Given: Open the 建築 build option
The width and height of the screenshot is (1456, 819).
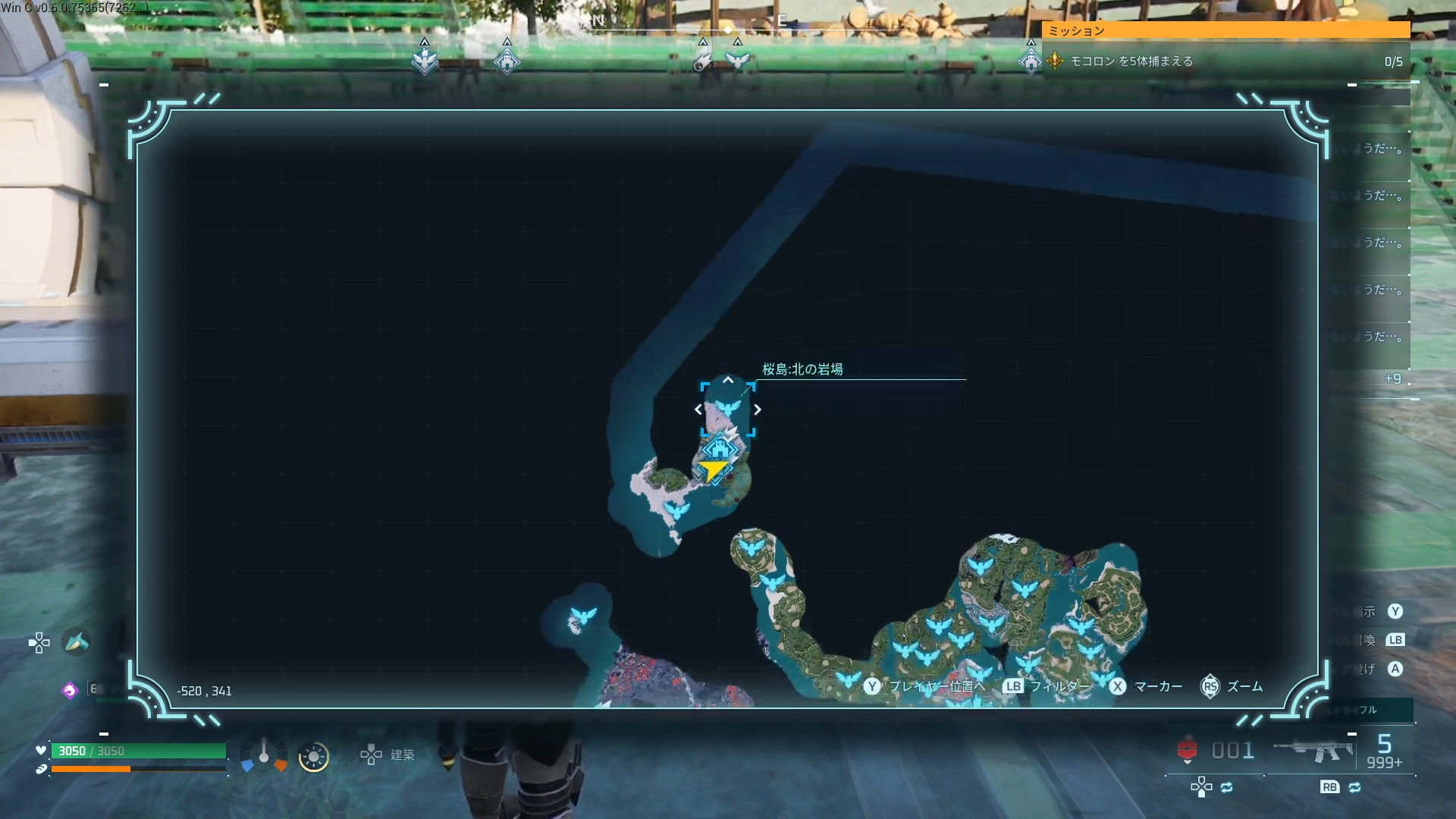Looking at the screenshot, I should coord(388,755).
